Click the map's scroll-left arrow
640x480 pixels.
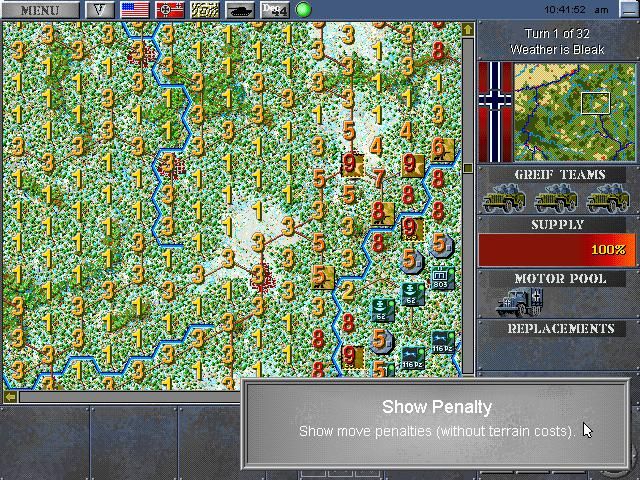(10, 397)
